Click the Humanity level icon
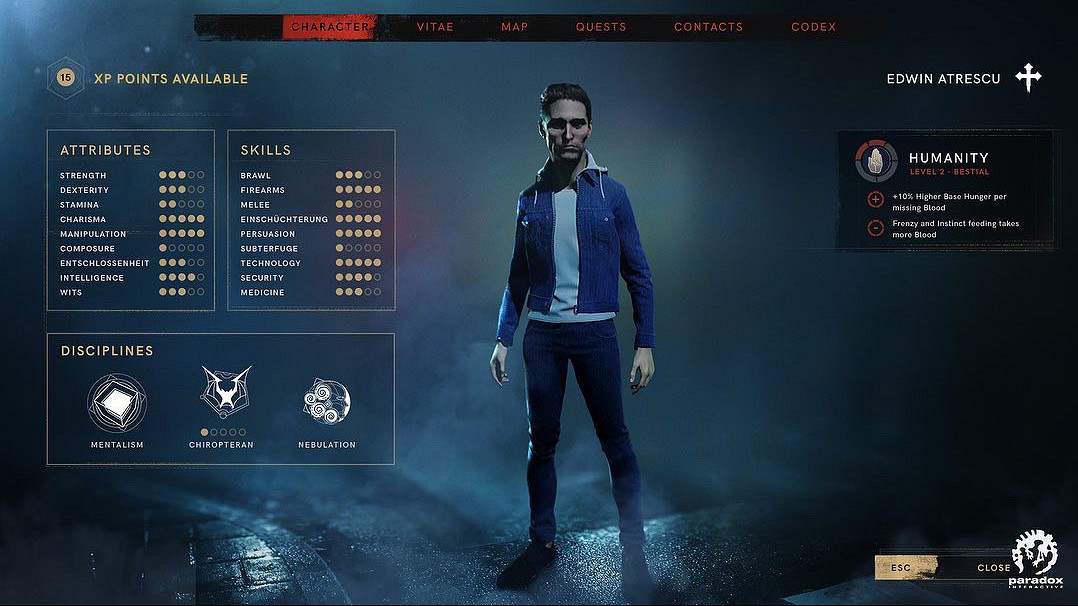 click(876, 162)
